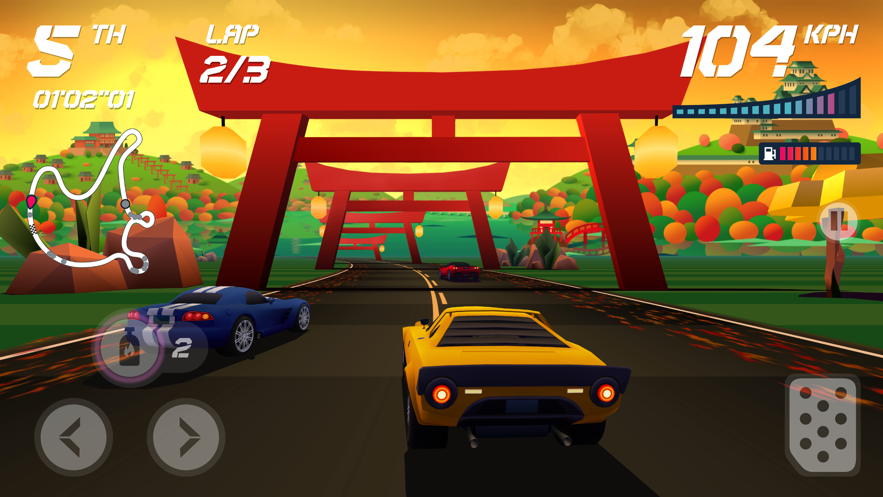The height and width of the screenshot is (497, 883).
Task: Activate the nitro boost bottle button
Action: [x=129, y=348]
